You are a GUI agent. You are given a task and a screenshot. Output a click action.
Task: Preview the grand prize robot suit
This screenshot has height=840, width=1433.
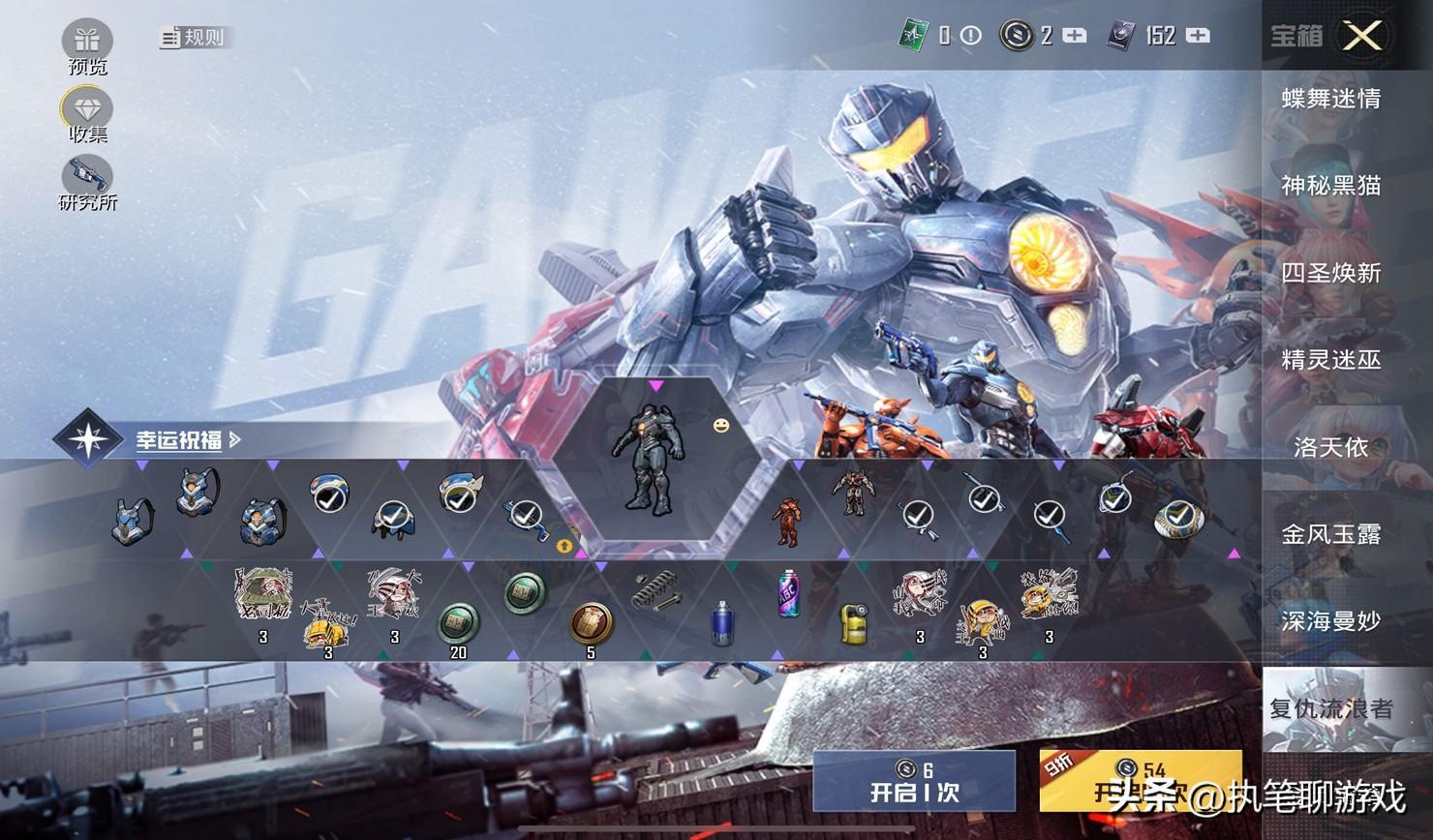tap(648, 458)
